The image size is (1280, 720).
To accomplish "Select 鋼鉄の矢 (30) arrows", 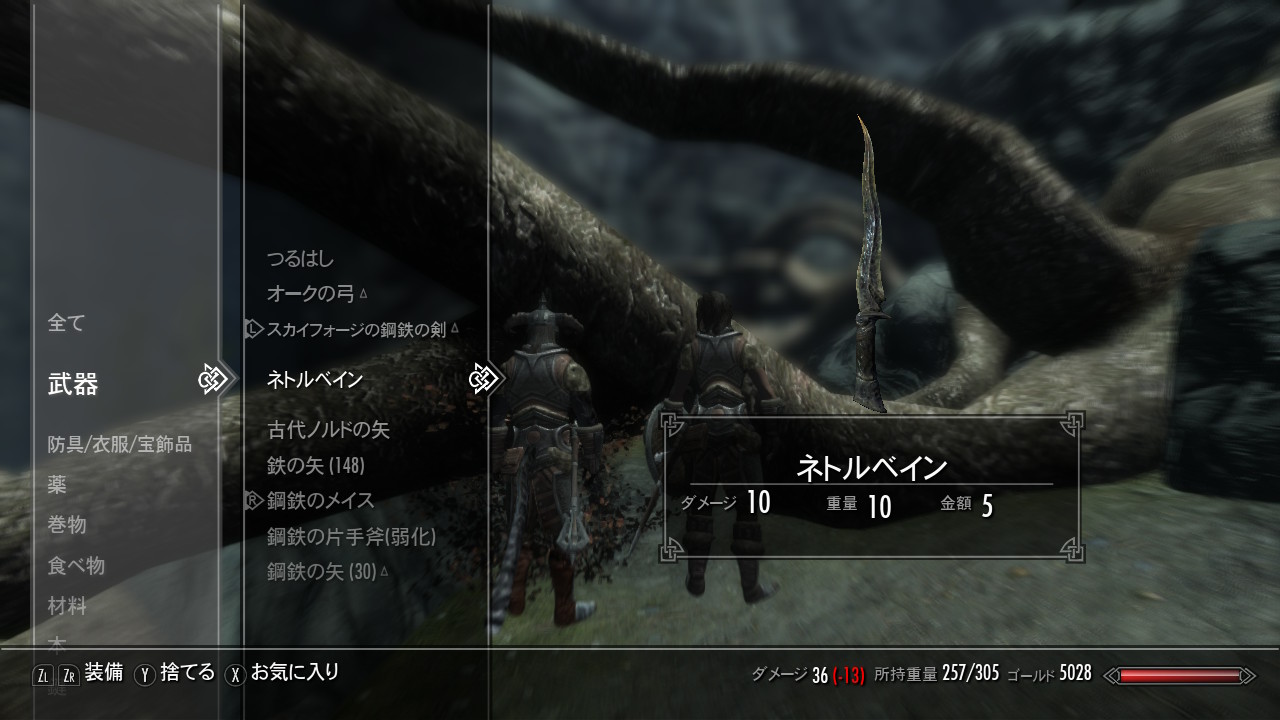I will click(321, 572).
